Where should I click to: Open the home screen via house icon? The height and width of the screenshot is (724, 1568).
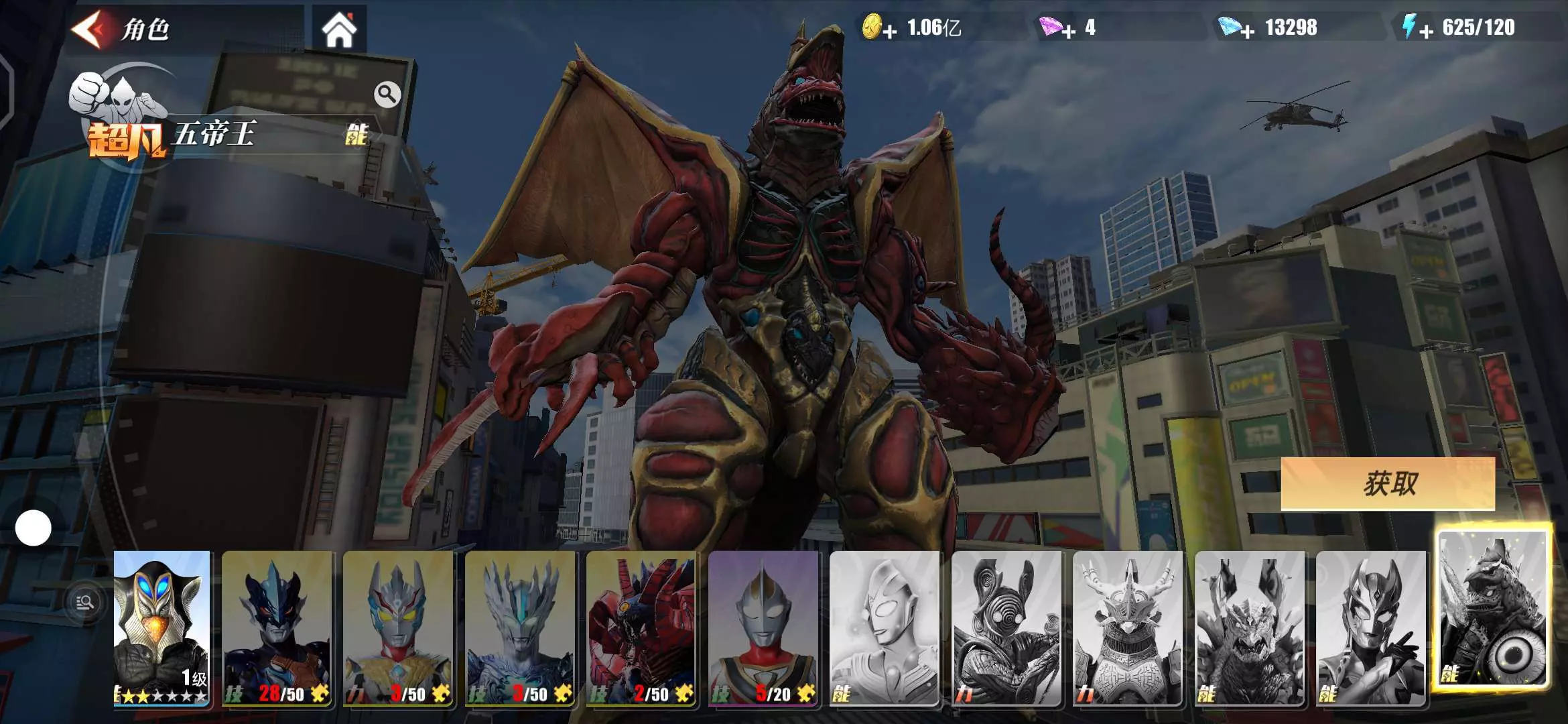[339, 30]
